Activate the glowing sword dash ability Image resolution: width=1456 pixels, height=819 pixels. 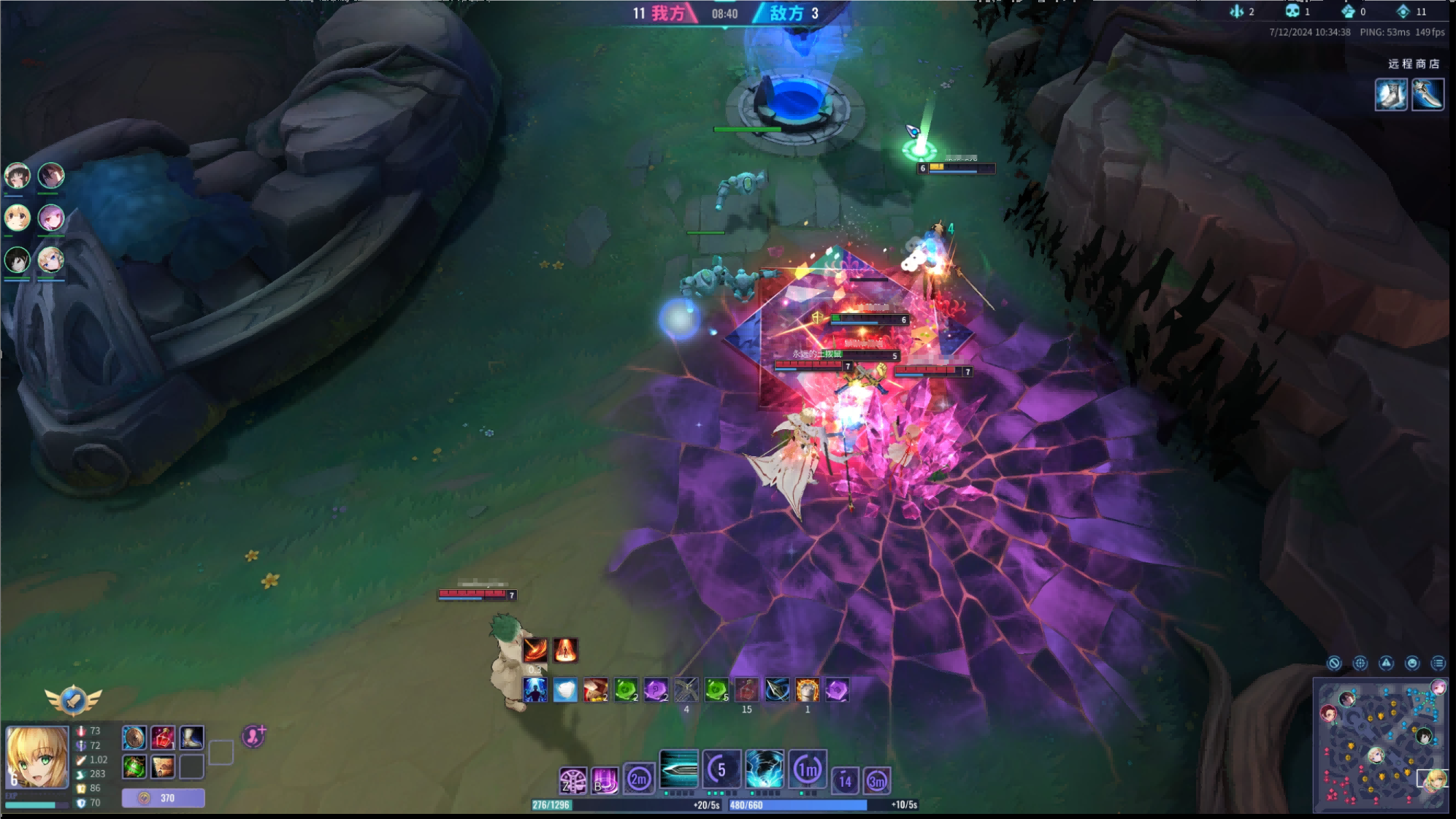pyautogui.click(x=678, y=769)
